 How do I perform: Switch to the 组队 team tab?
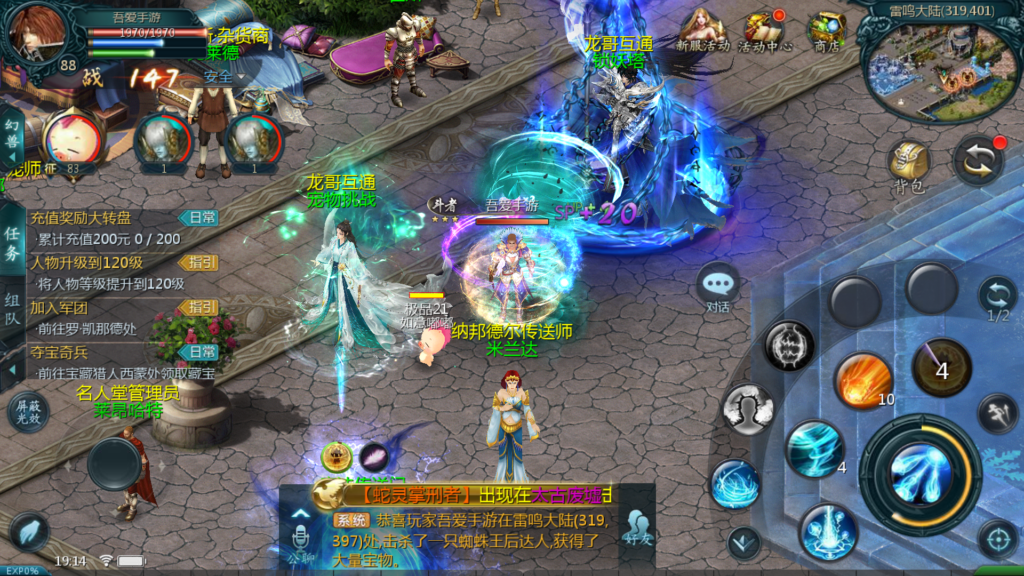click(12, 308)
